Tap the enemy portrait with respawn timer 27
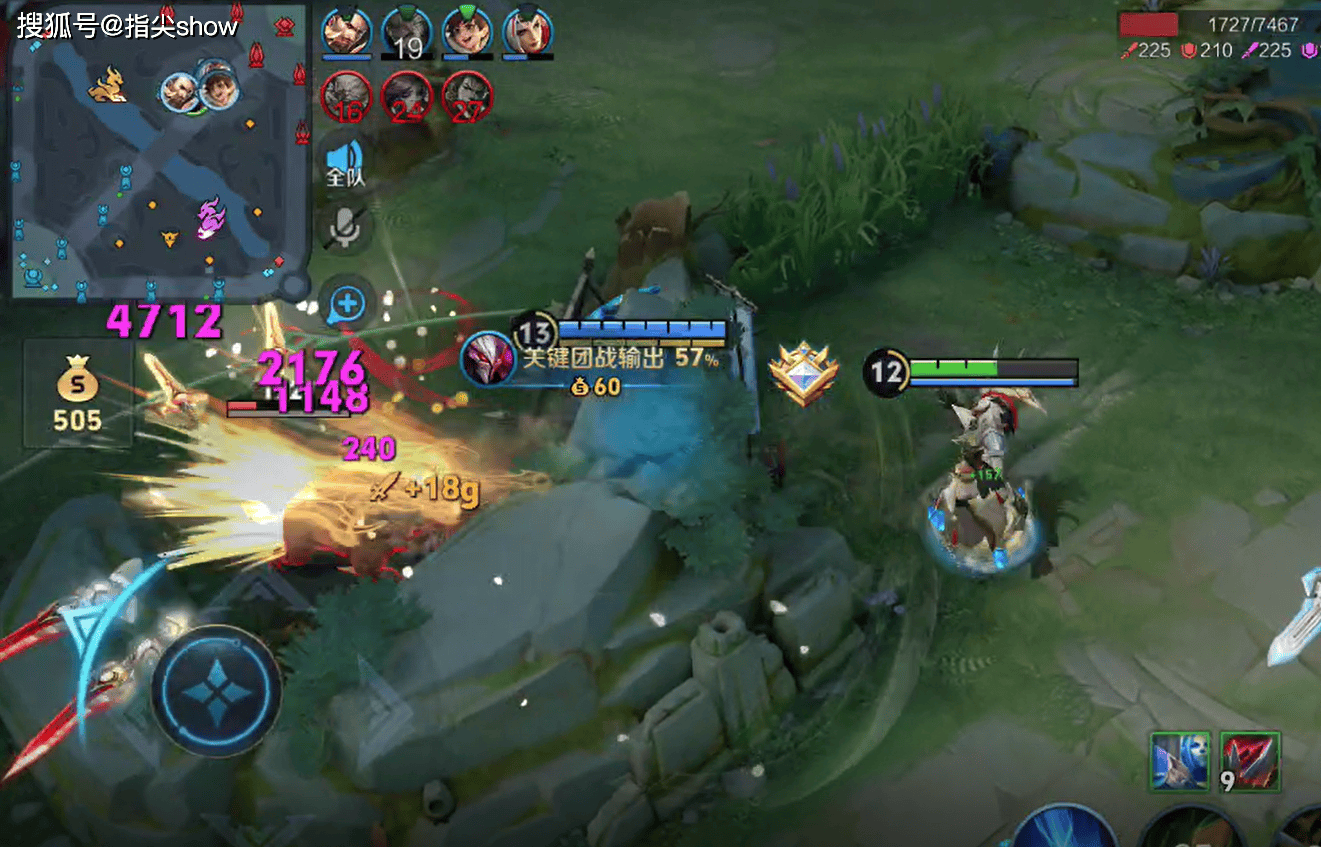 click(x=467, y=97)
